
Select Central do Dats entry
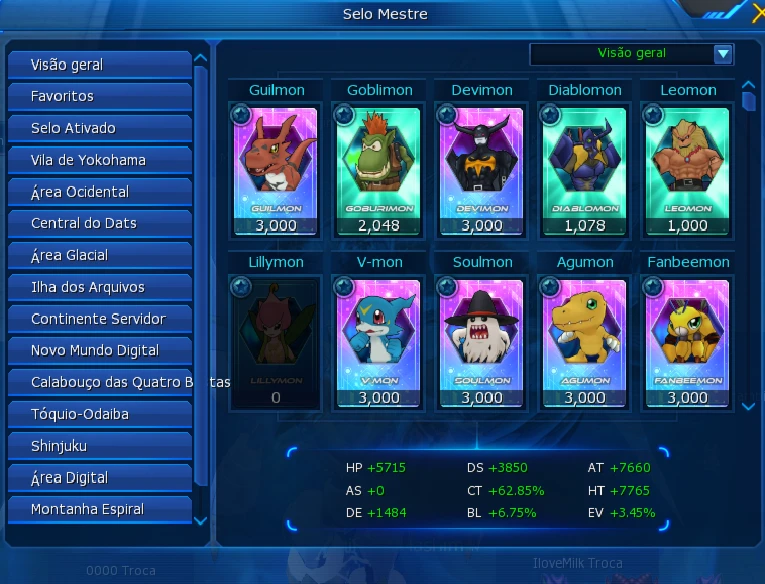(99, 224)
